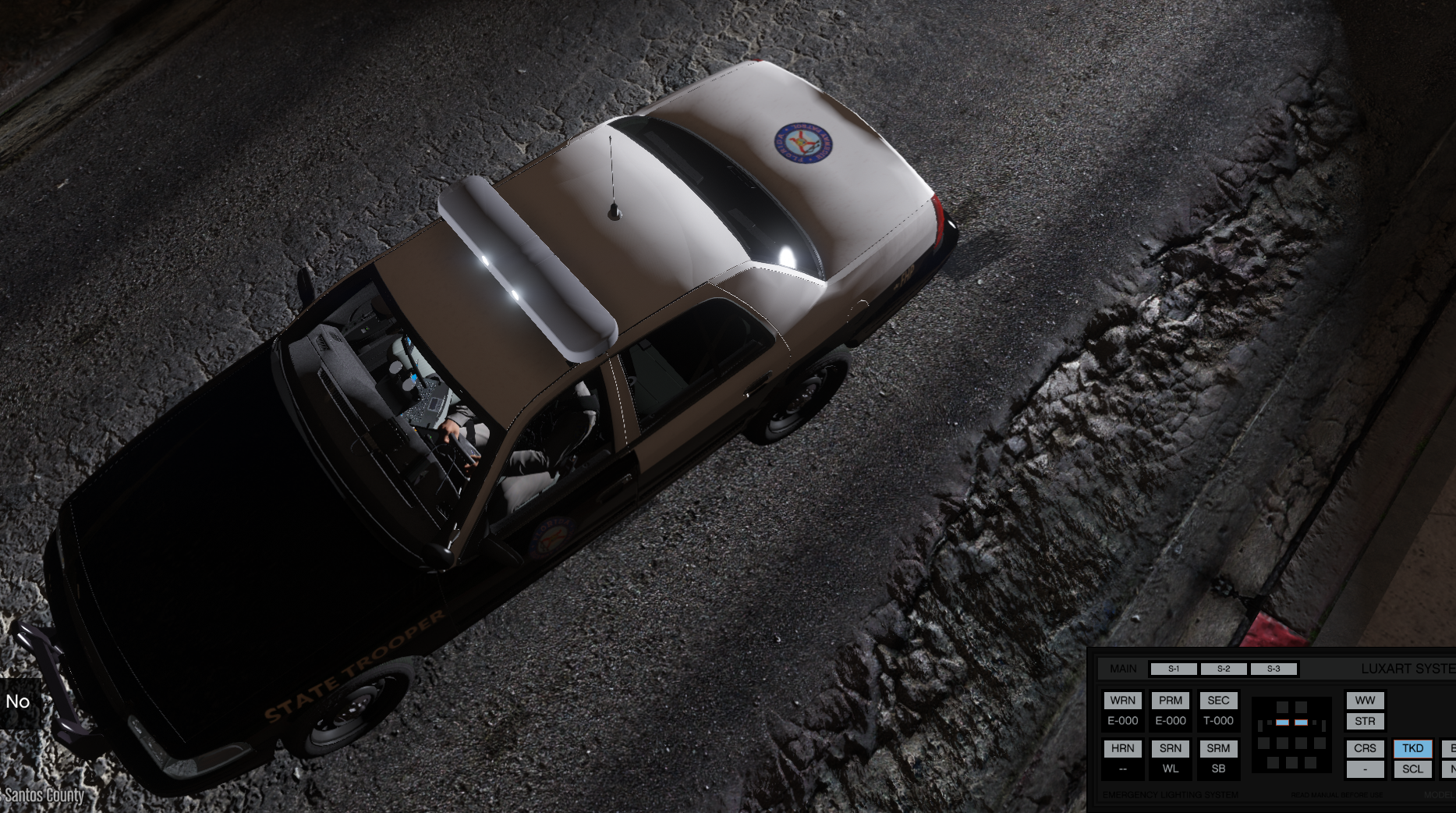Activate the SRN siren button
The width and height of the screenshot is (1456, 813).
point(1171,748)
